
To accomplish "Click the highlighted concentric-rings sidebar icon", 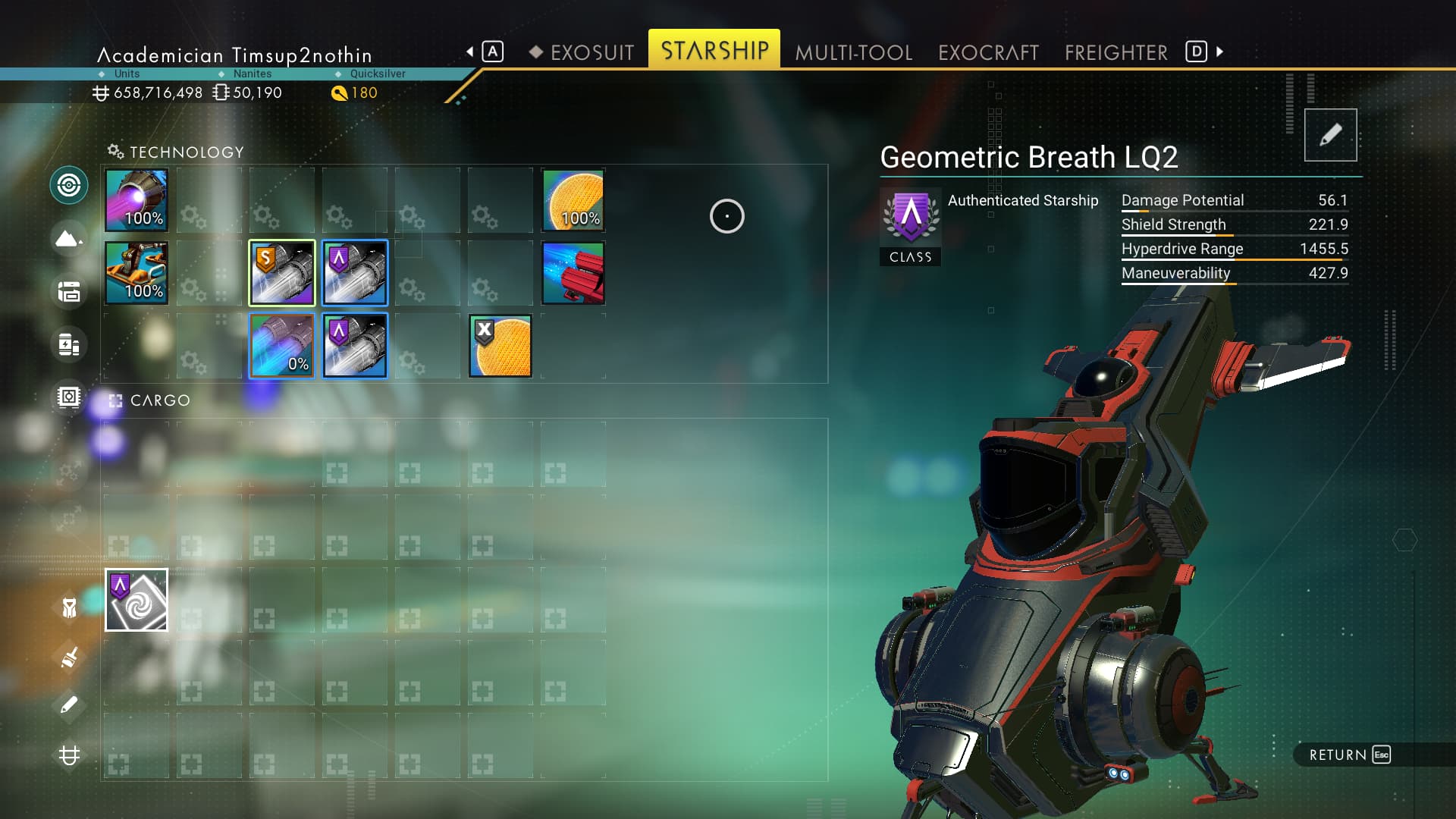I will coord(69,185).
